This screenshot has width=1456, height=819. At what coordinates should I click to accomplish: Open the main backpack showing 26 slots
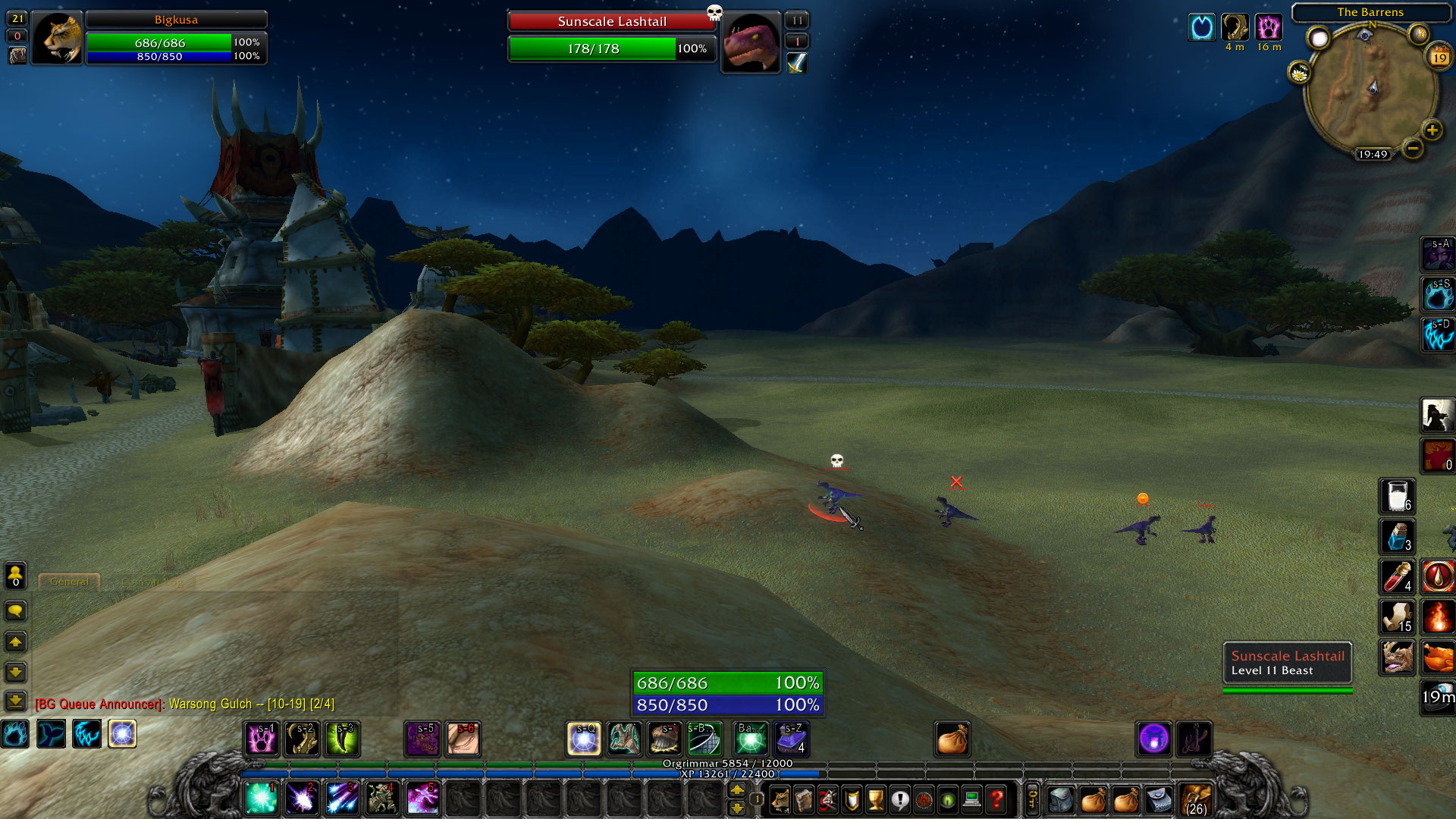click(1195, 799)
